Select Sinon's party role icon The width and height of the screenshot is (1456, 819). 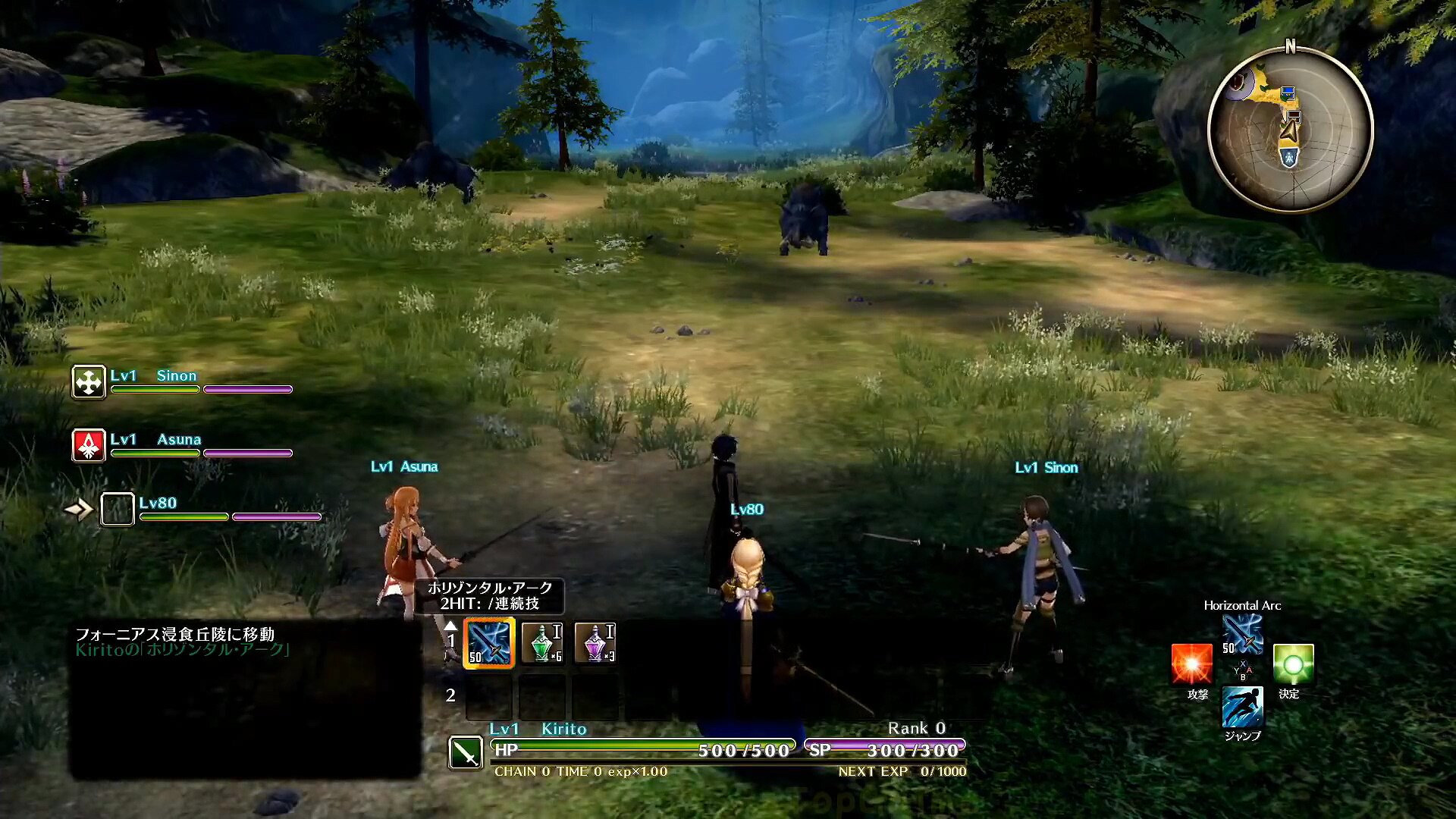89,381
